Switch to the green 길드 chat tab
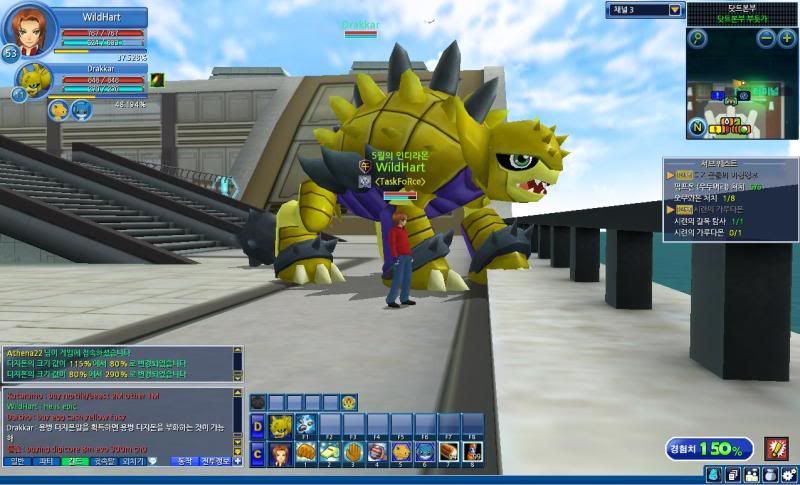 click(x=74, y=461)
